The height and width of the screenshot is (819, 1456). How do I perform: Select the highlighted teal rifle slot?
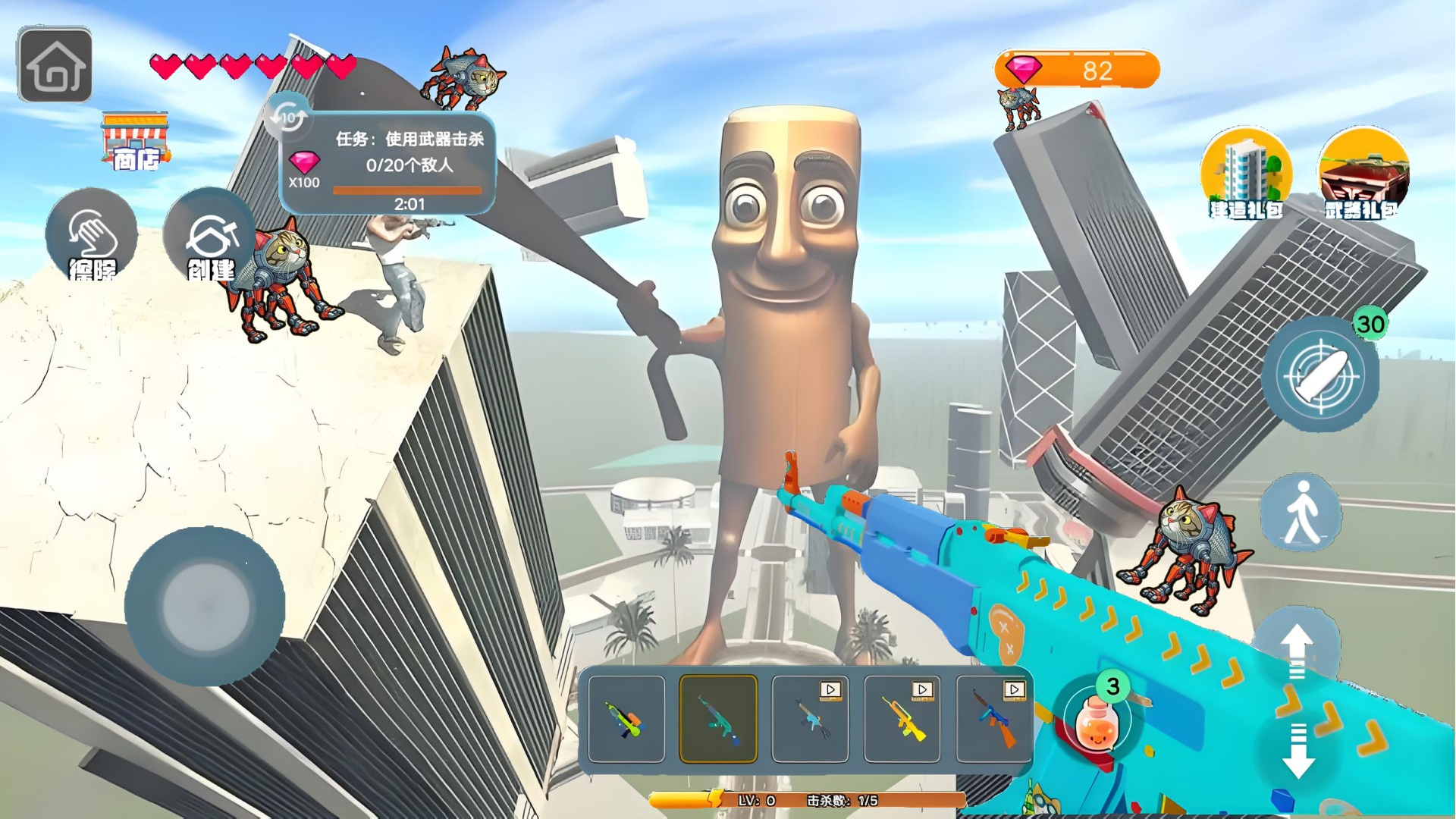(718, 719)
